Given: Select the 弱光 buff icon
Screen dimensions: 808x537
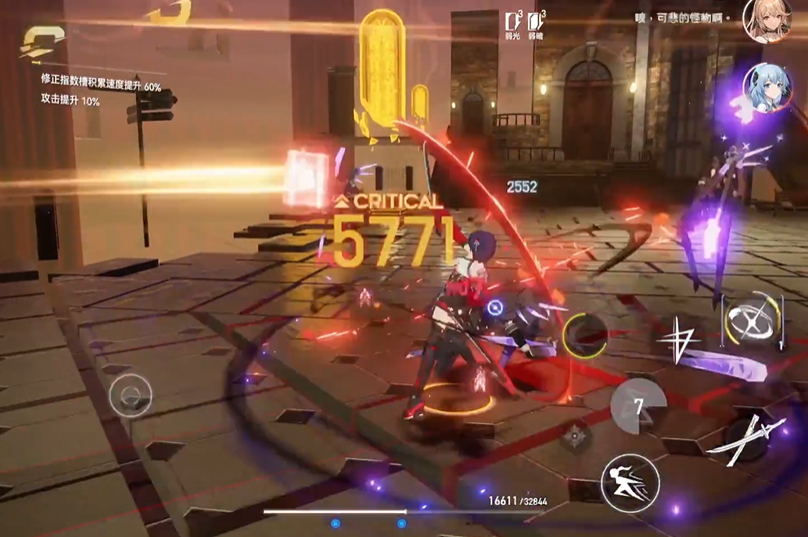Looking at the screenshot, I should [x=513, y=24].
